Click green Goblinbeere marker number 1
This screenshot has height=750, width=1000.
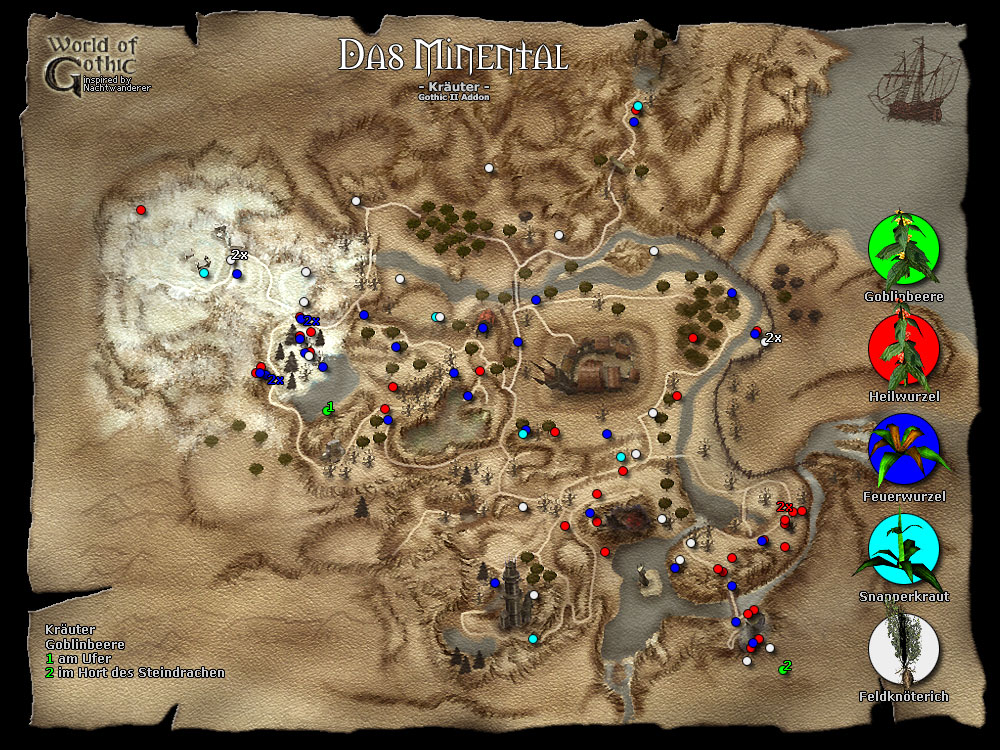tap(327, 409)
